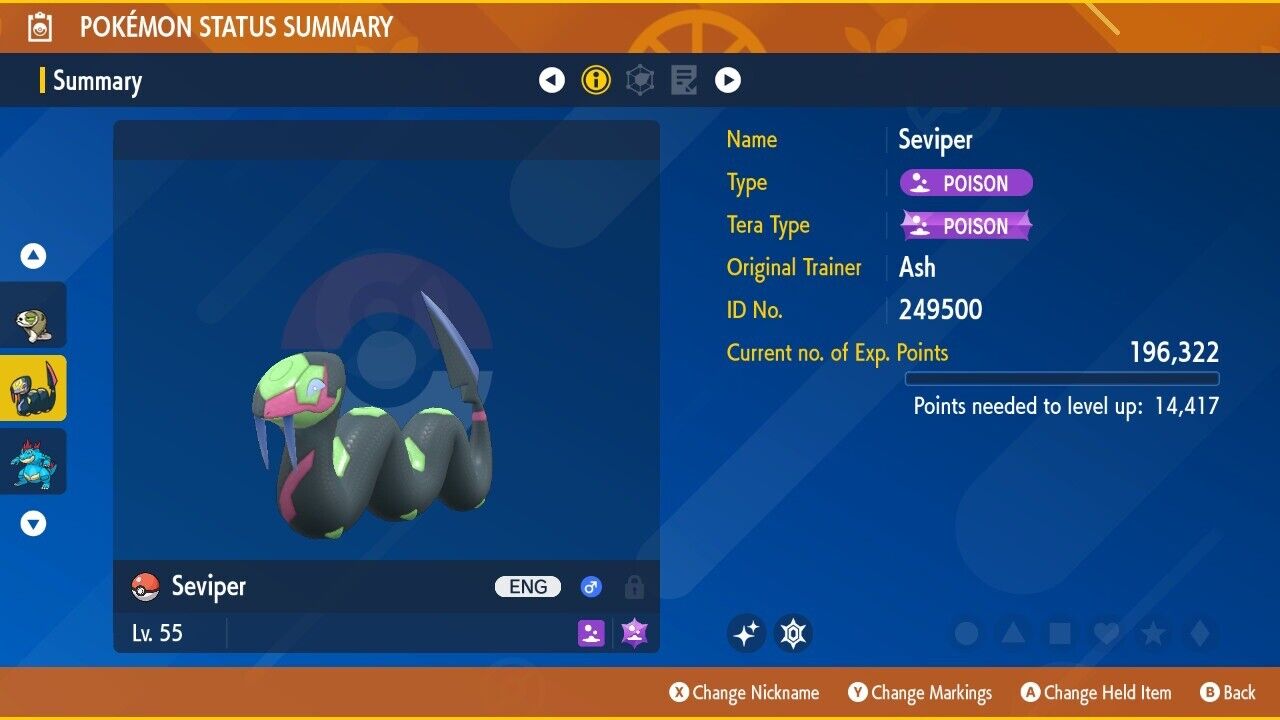Screen dimensions: 1280x720
Task: Toggle the triangle marking
Action: tap(1013, 633)
